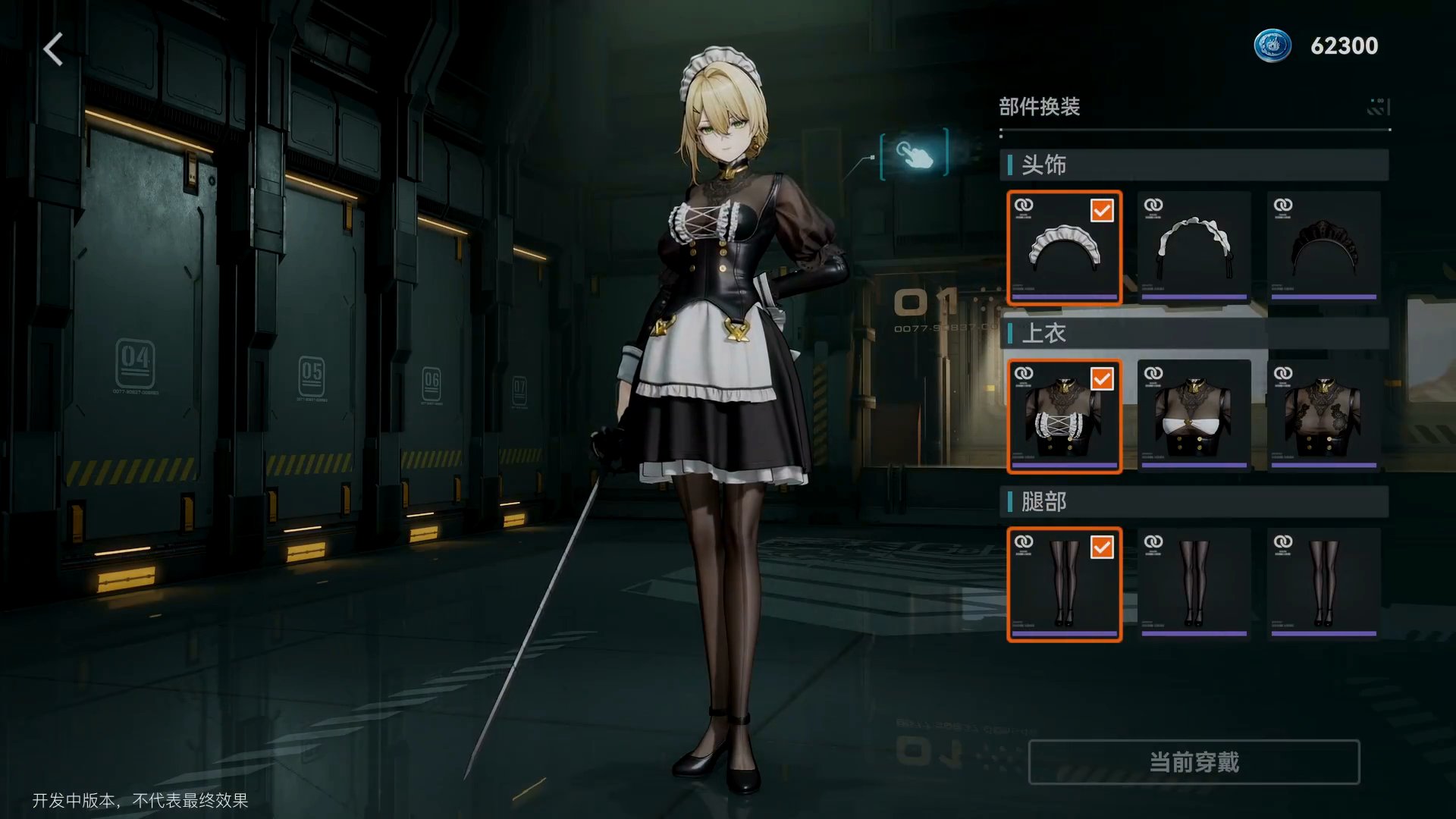1456x819 pixels.
Task: Click the blue currency coin icon
Action: [x=1272, y=45]
